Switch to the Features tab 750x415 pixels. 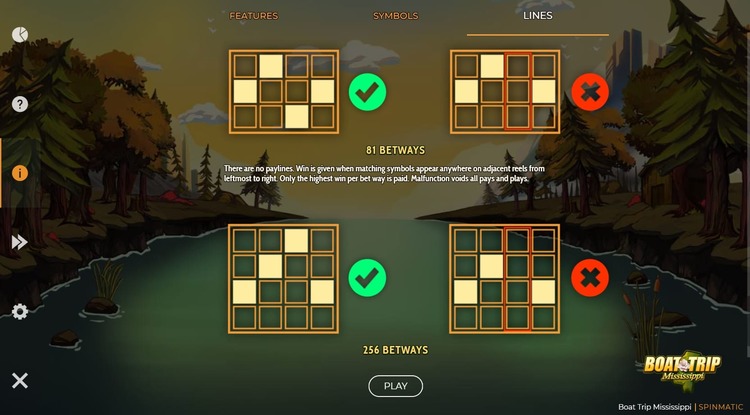point(254,16)
